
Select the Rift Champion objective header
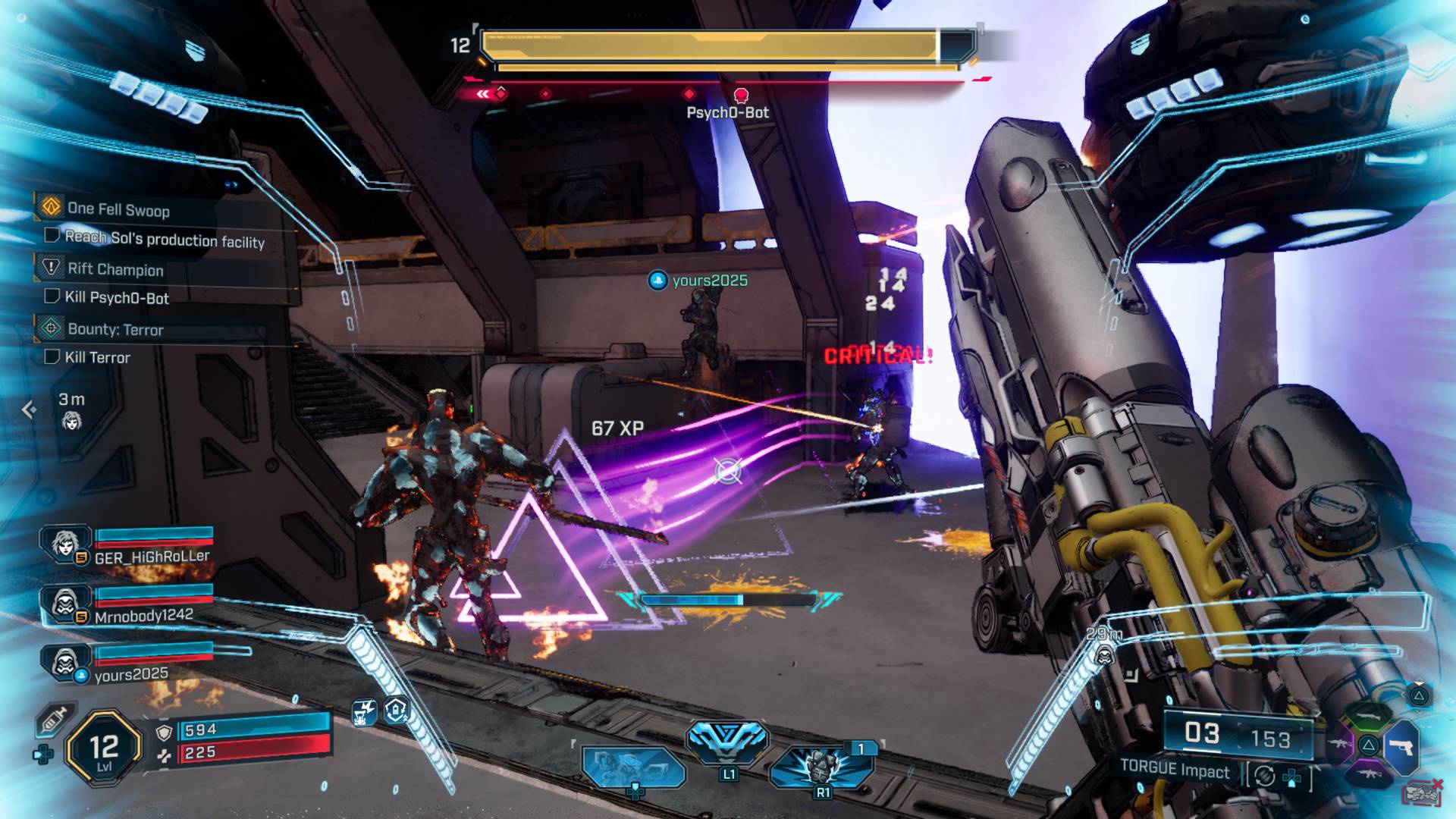[x=115, y=269]
